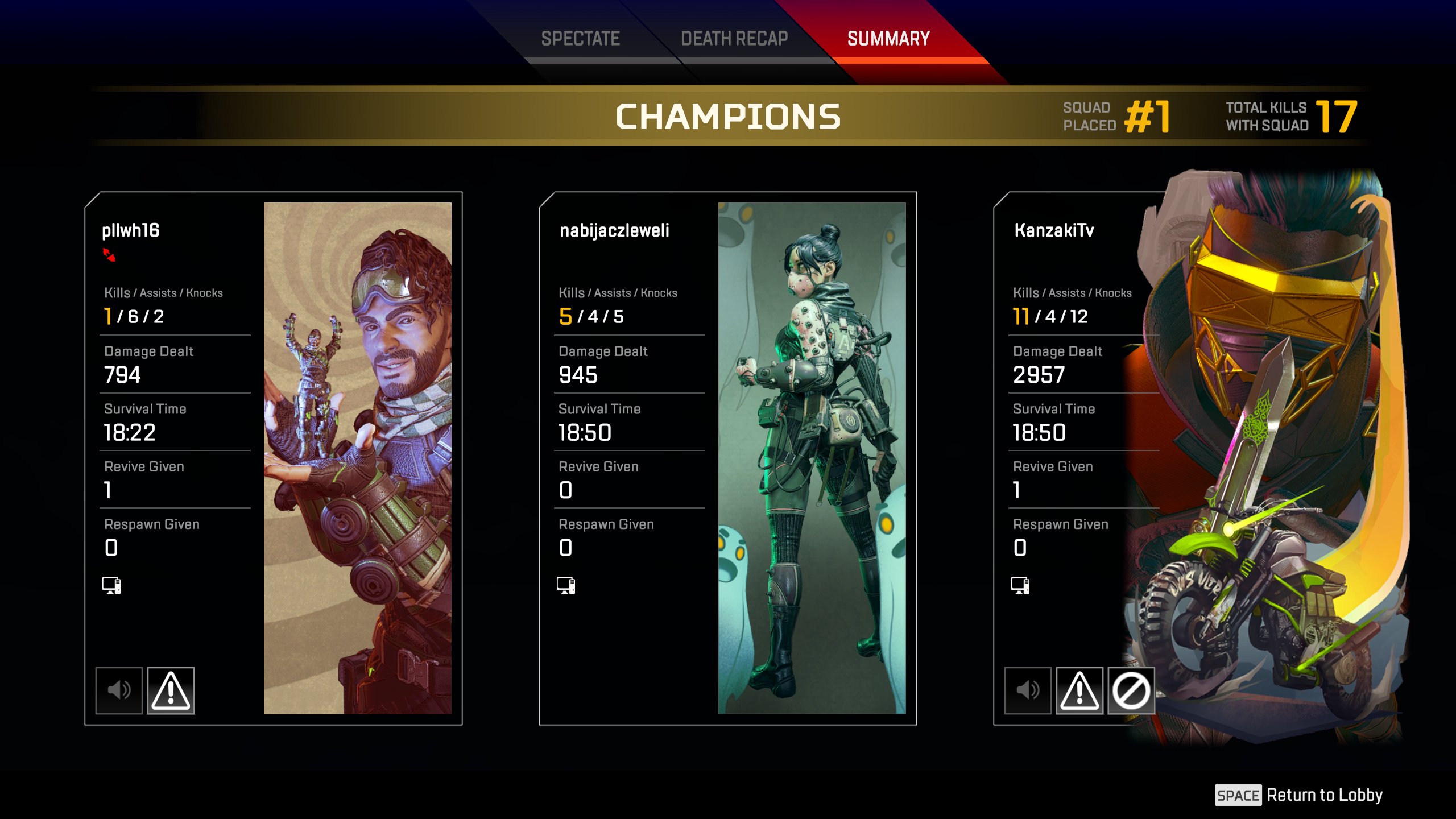Viewport: 1456px width, 819px height.
Task: Report player KanzakiTv with warning button
Action: coord(1079,690)
